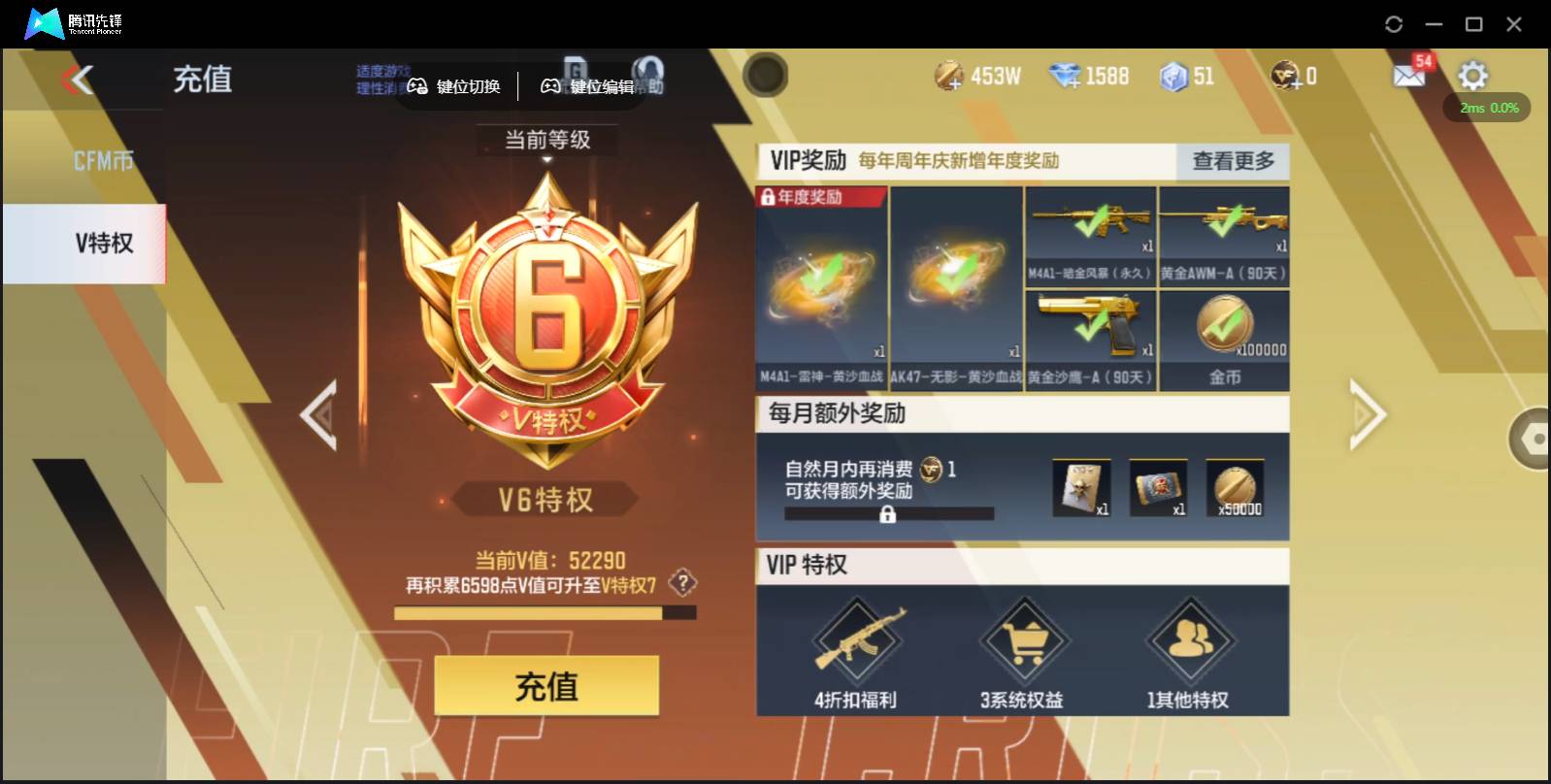Click the right carousel arrow
The height and width of the screenshot is (784, 1551).
[x=1369, y=415]
